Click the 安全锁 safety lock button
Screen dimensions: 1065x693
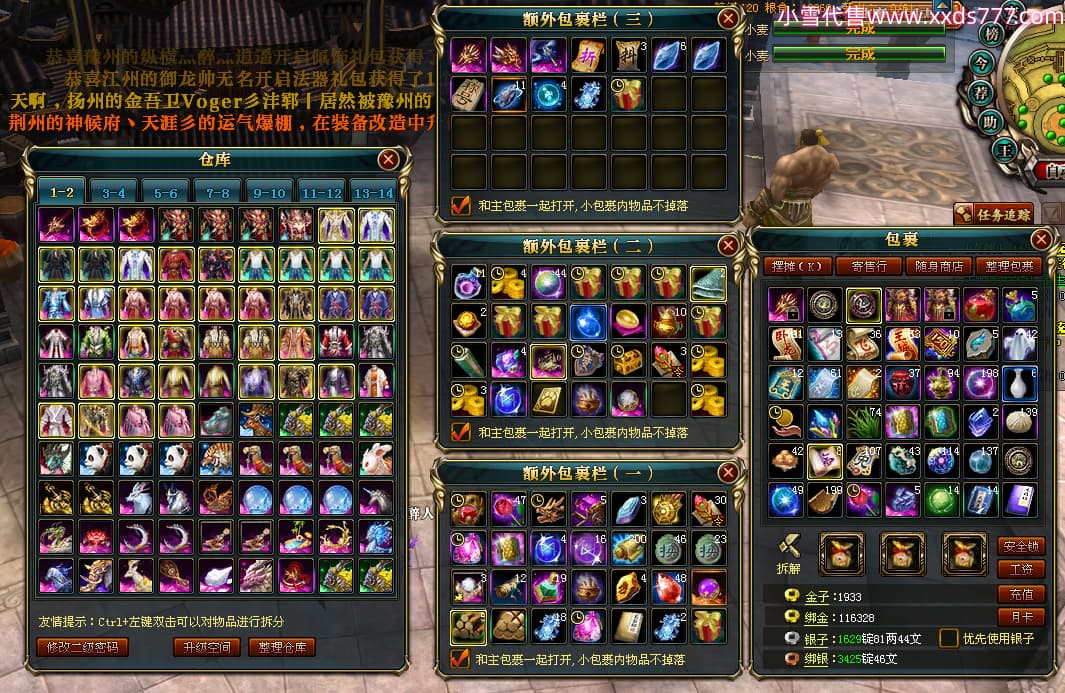click(x=1021, y=546)
